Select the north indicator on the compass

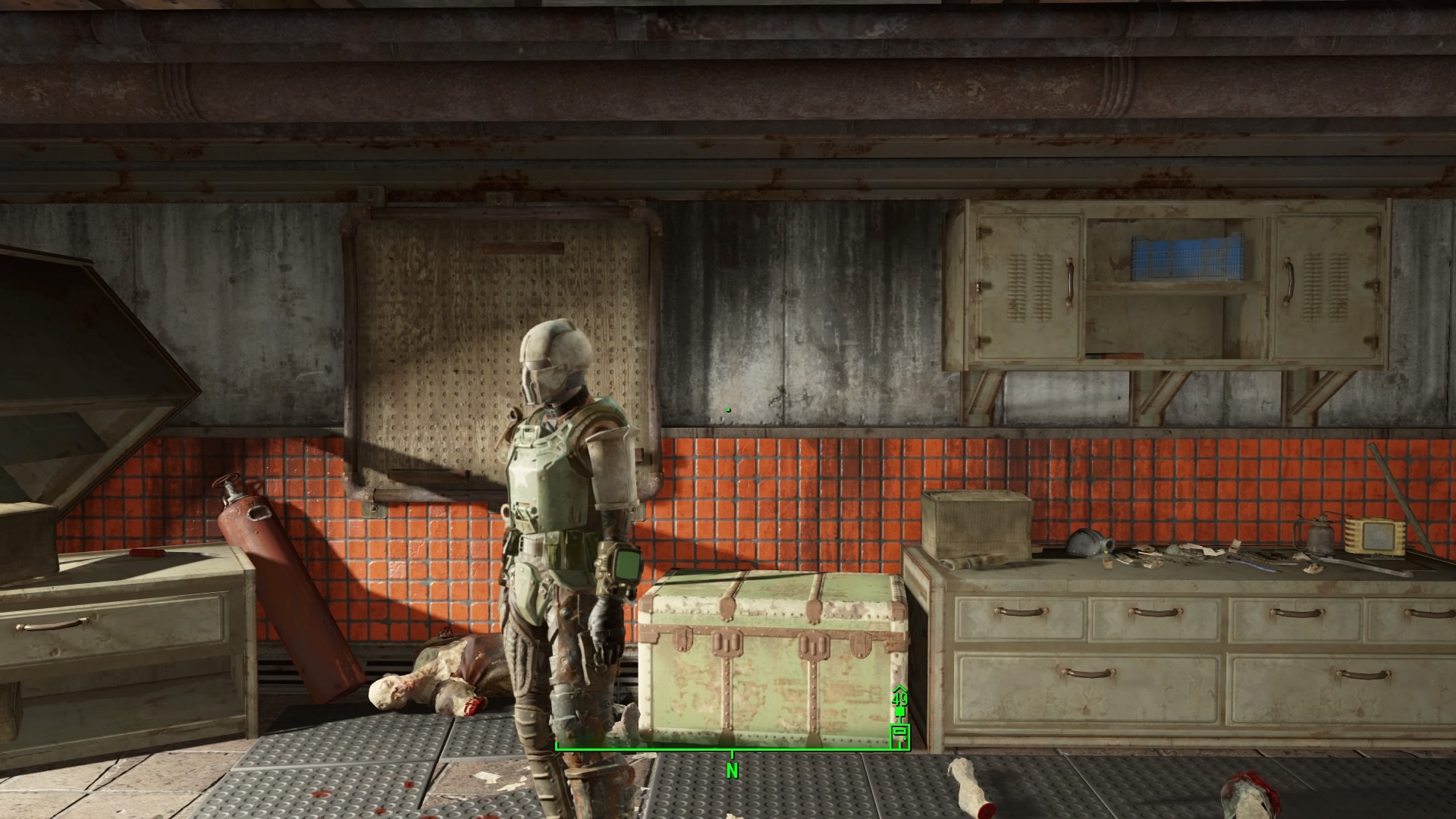(732, 770)
